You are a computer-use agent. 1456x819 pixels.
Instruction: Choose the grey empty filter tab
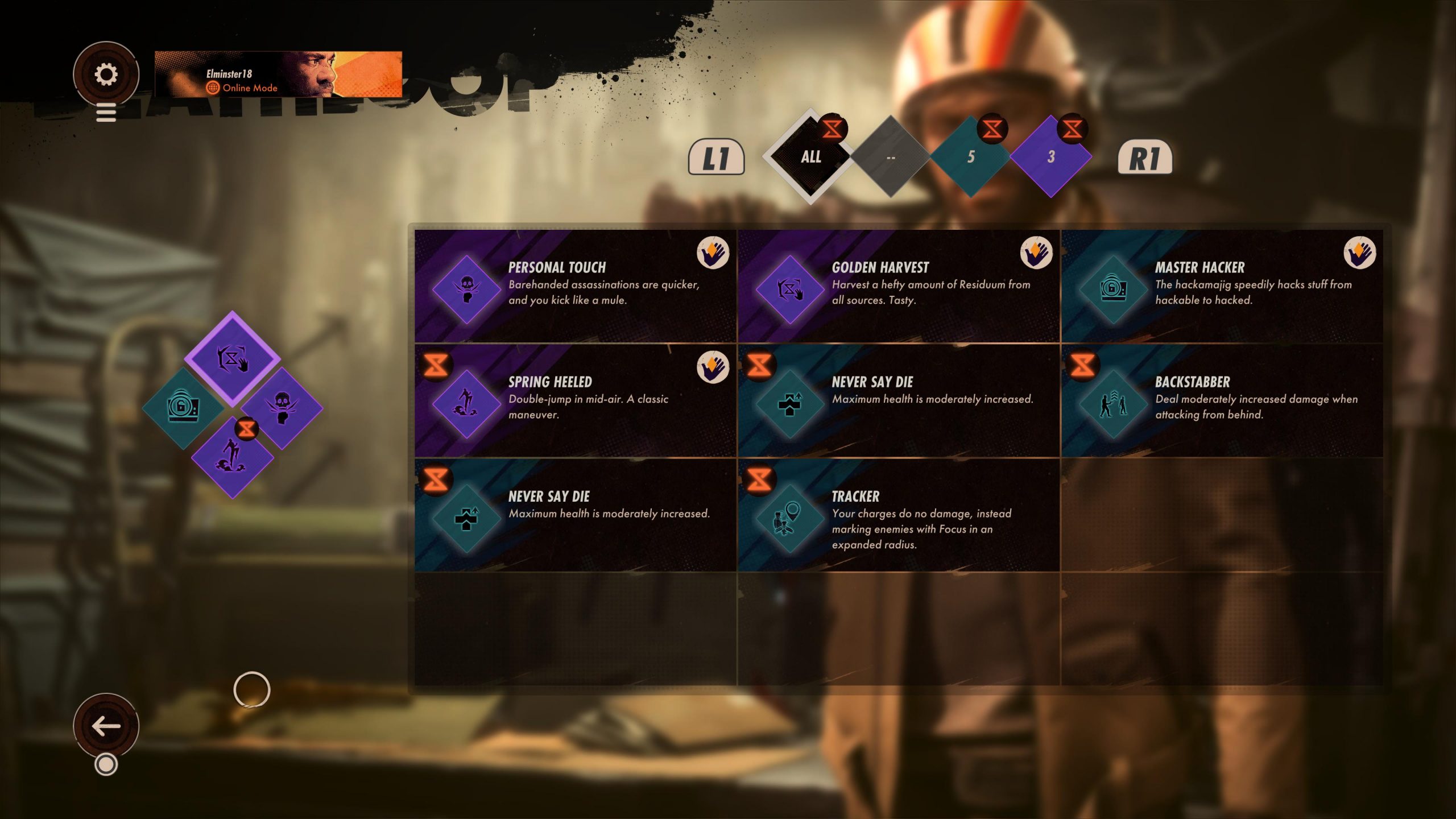pyautogui.click(x=891, y=157)
